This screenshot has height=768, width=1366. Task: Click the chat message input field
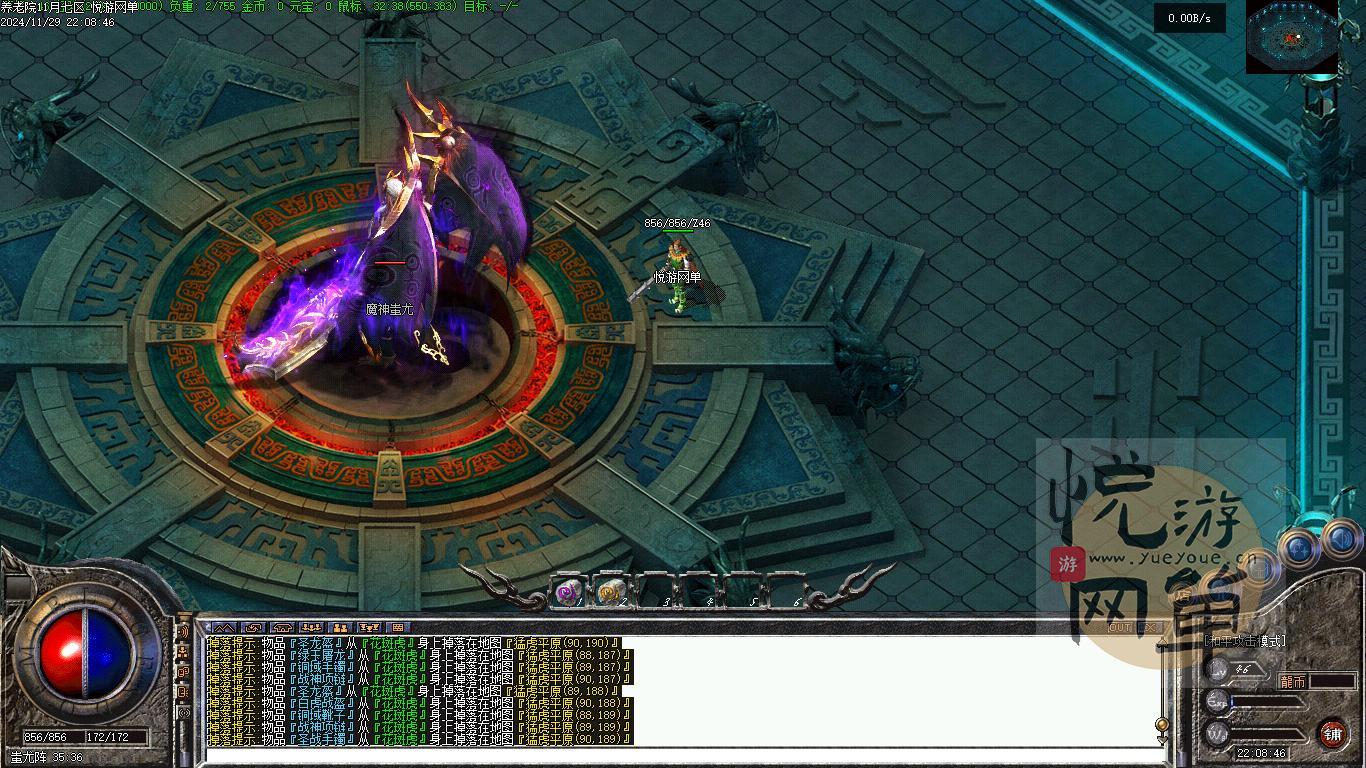click(680, 755)
